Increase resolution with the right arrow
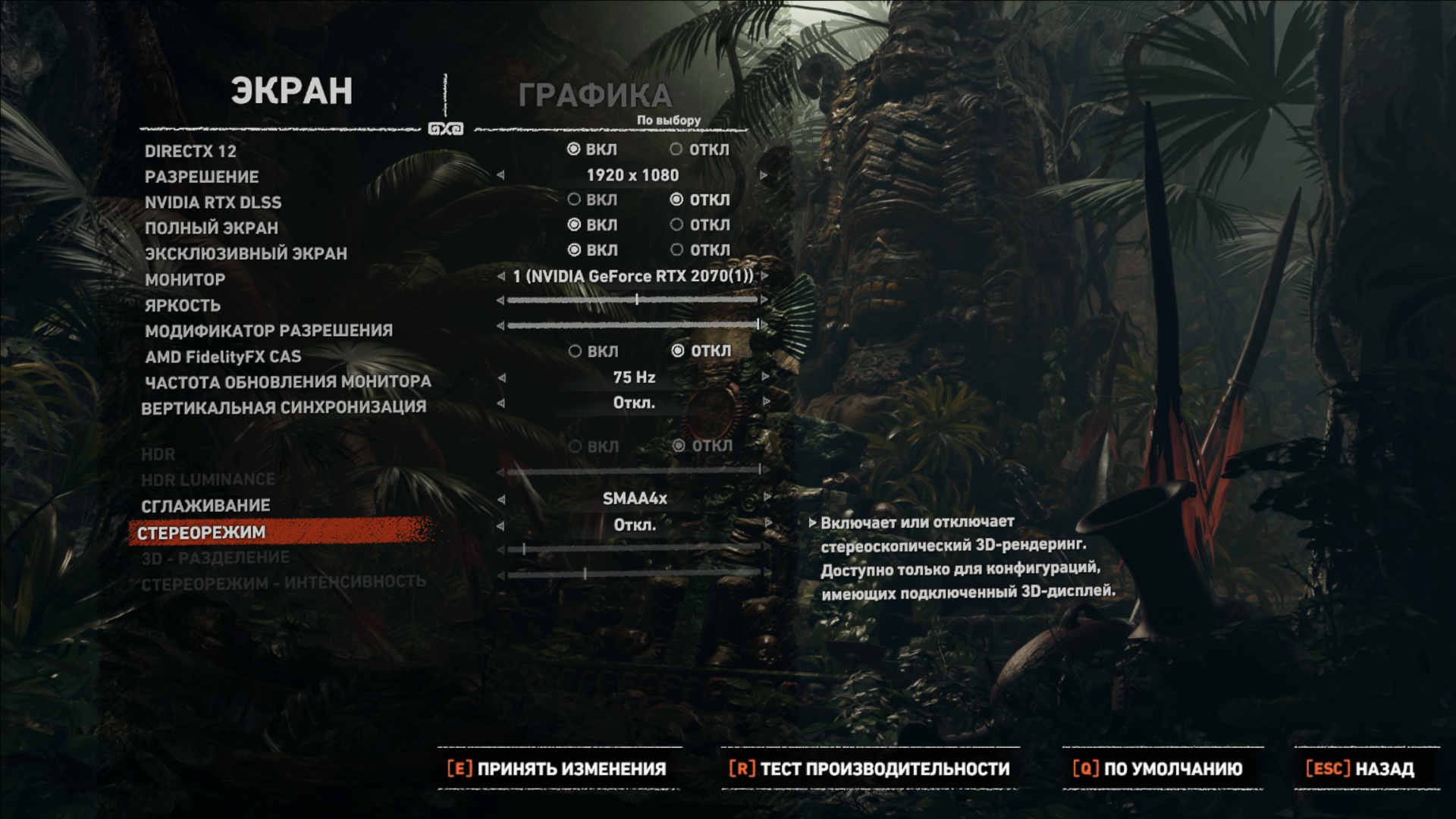Viewport: 1456px width, 819px height. 764,175
